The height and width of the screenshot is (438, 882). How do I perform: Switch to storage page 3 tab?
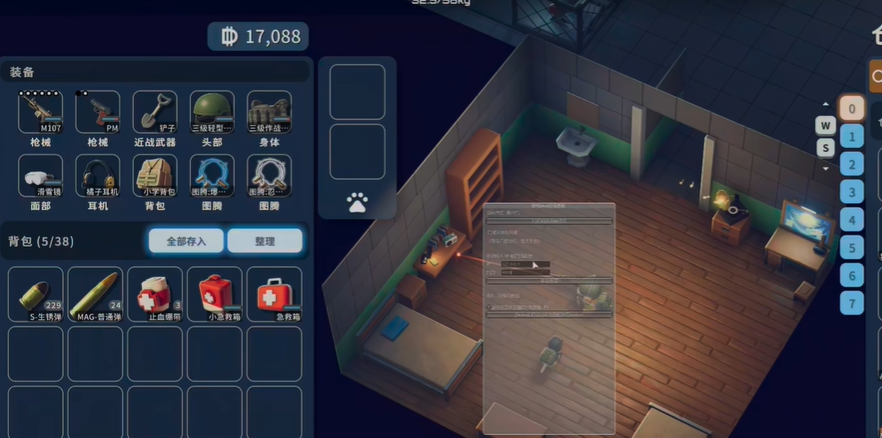[x=851, y=192]
